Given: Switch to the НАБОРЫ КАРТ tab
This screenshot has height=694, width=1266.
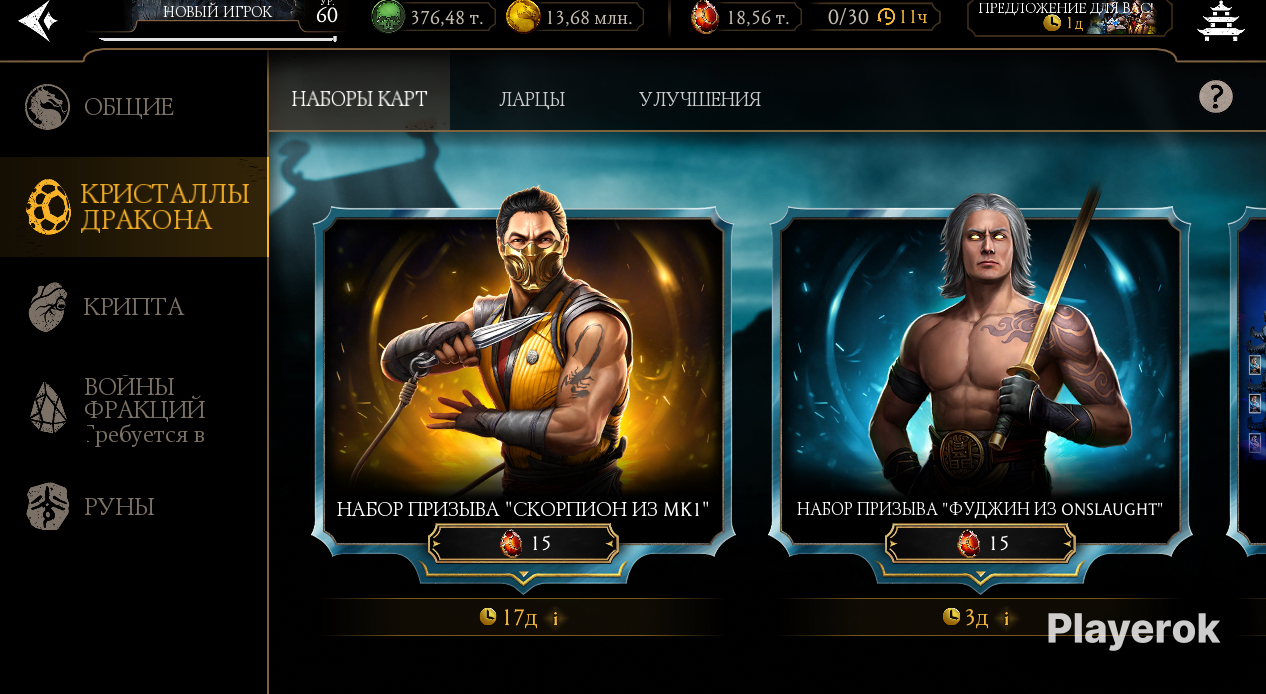Looking at the screenshot, I should pyautogui.click(x=359, y=99).
